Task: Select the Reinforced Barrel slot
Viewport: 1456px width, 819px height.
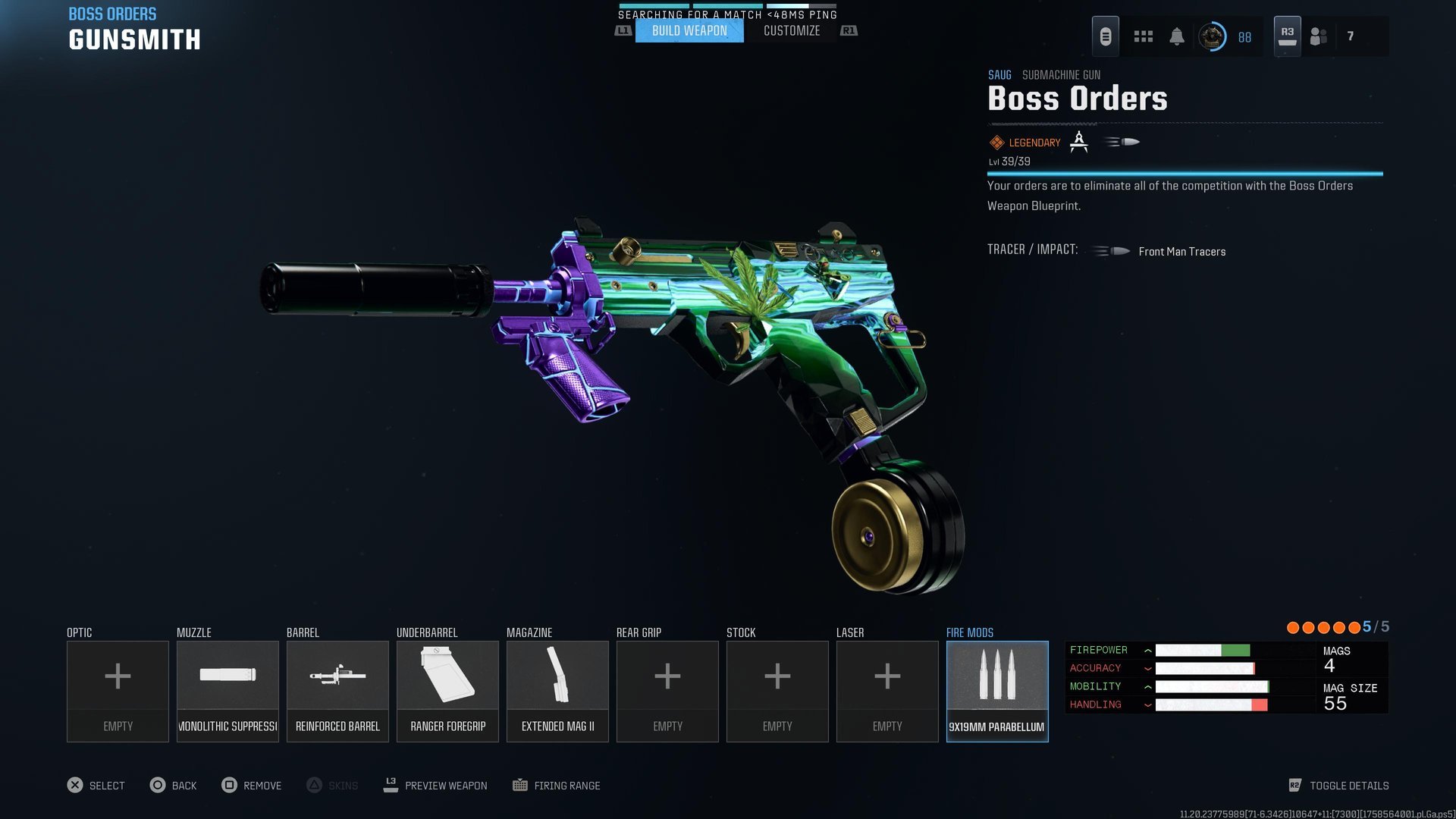Action: (x=337, y=691)
